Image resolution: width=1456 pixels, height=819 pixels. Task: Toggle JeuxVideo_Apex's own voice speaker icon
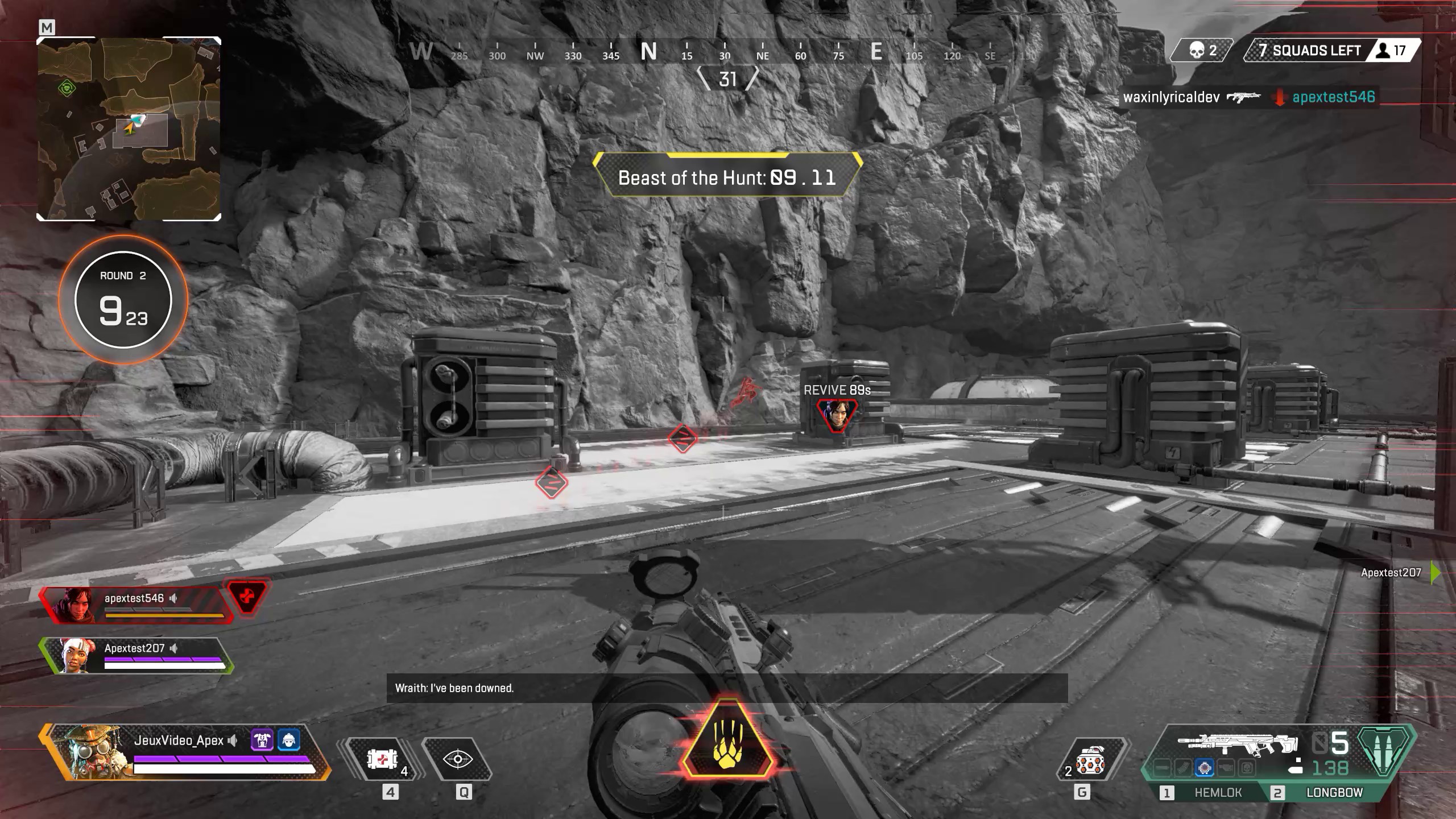click(x=232, y=741)
